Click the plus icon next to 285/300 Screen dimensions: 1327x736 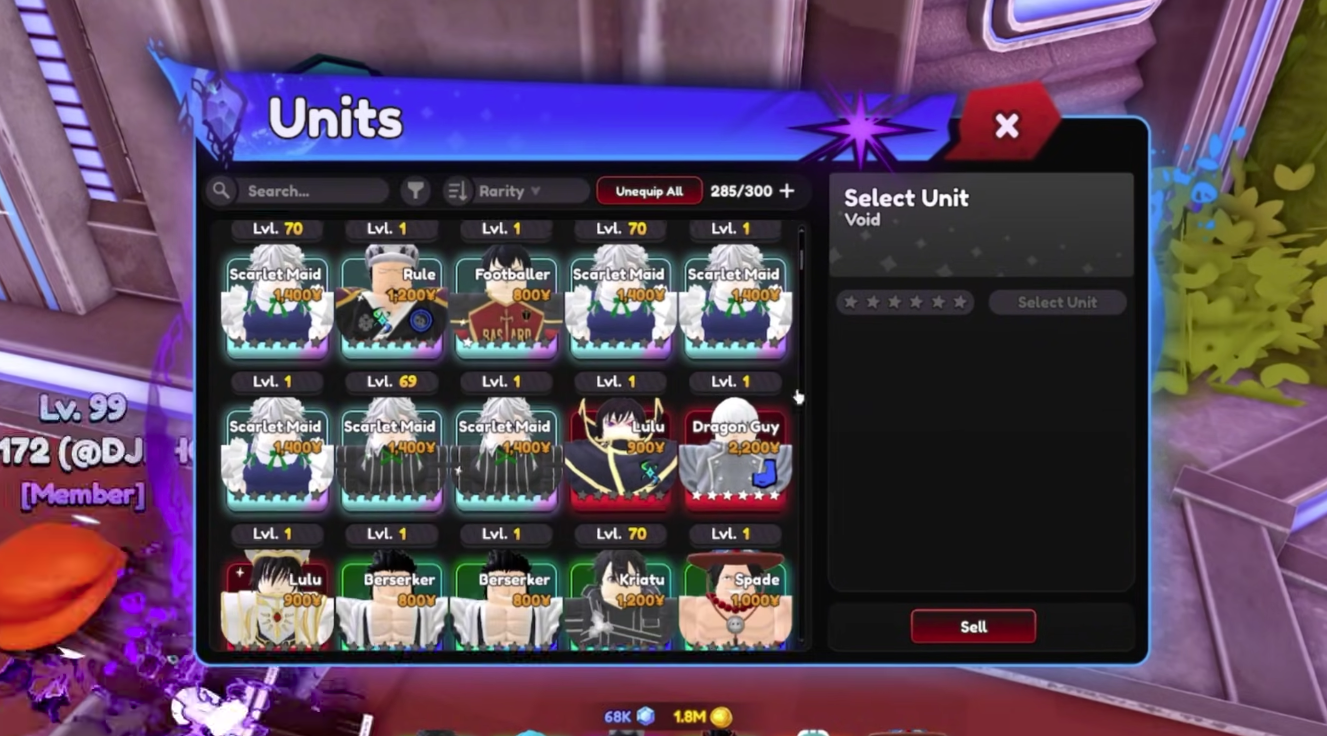[787, 190]
